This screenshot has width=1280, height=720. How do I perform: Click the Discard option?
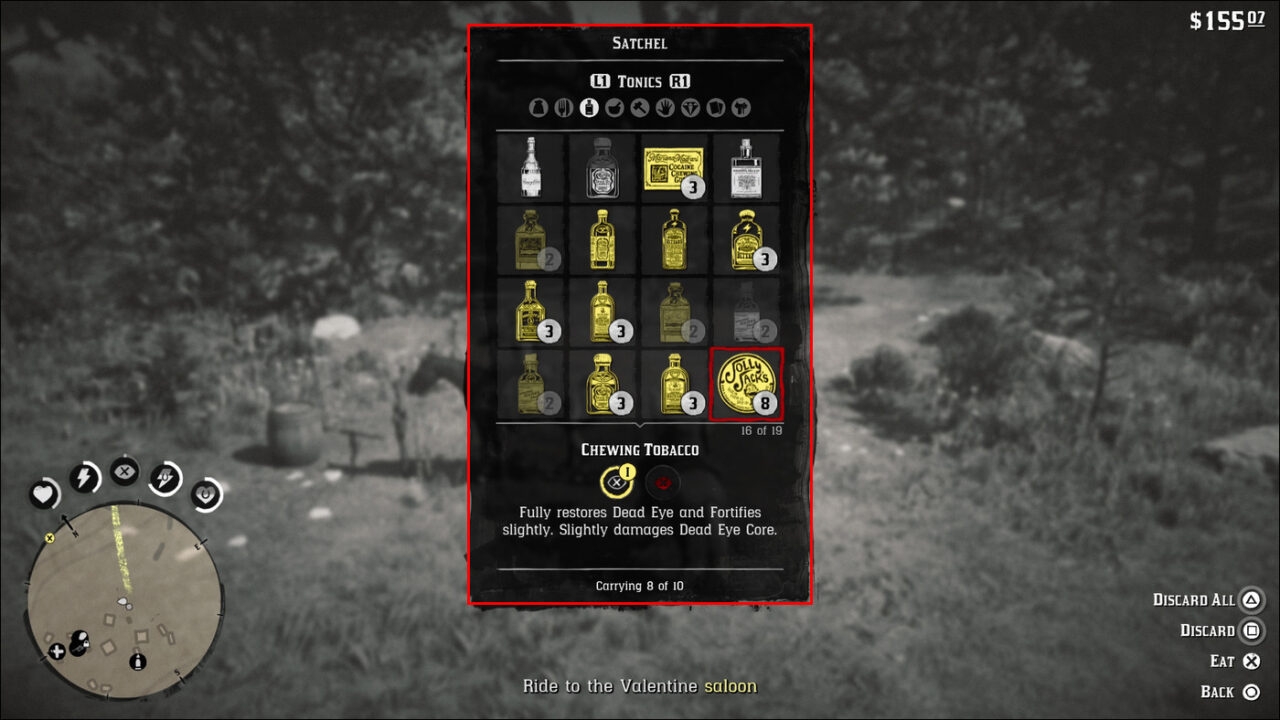1221,630
